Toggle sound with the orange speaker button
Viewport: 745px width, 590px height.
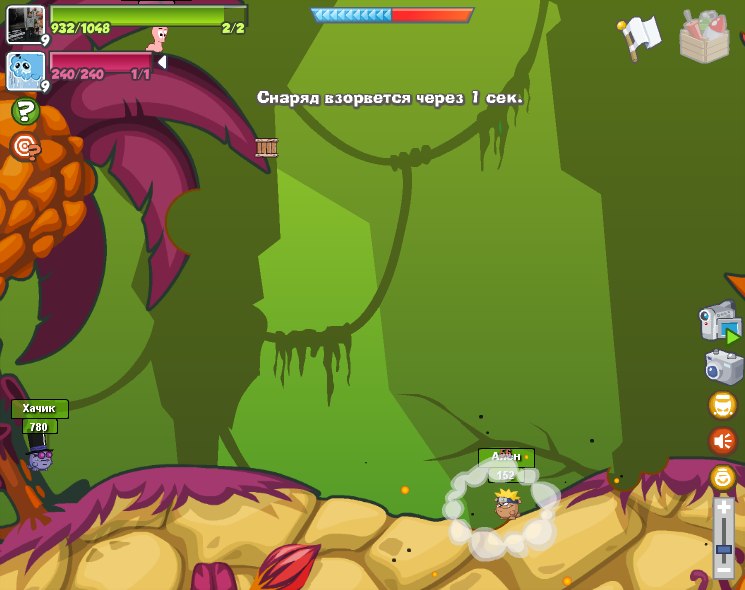(x=722, y=441)
